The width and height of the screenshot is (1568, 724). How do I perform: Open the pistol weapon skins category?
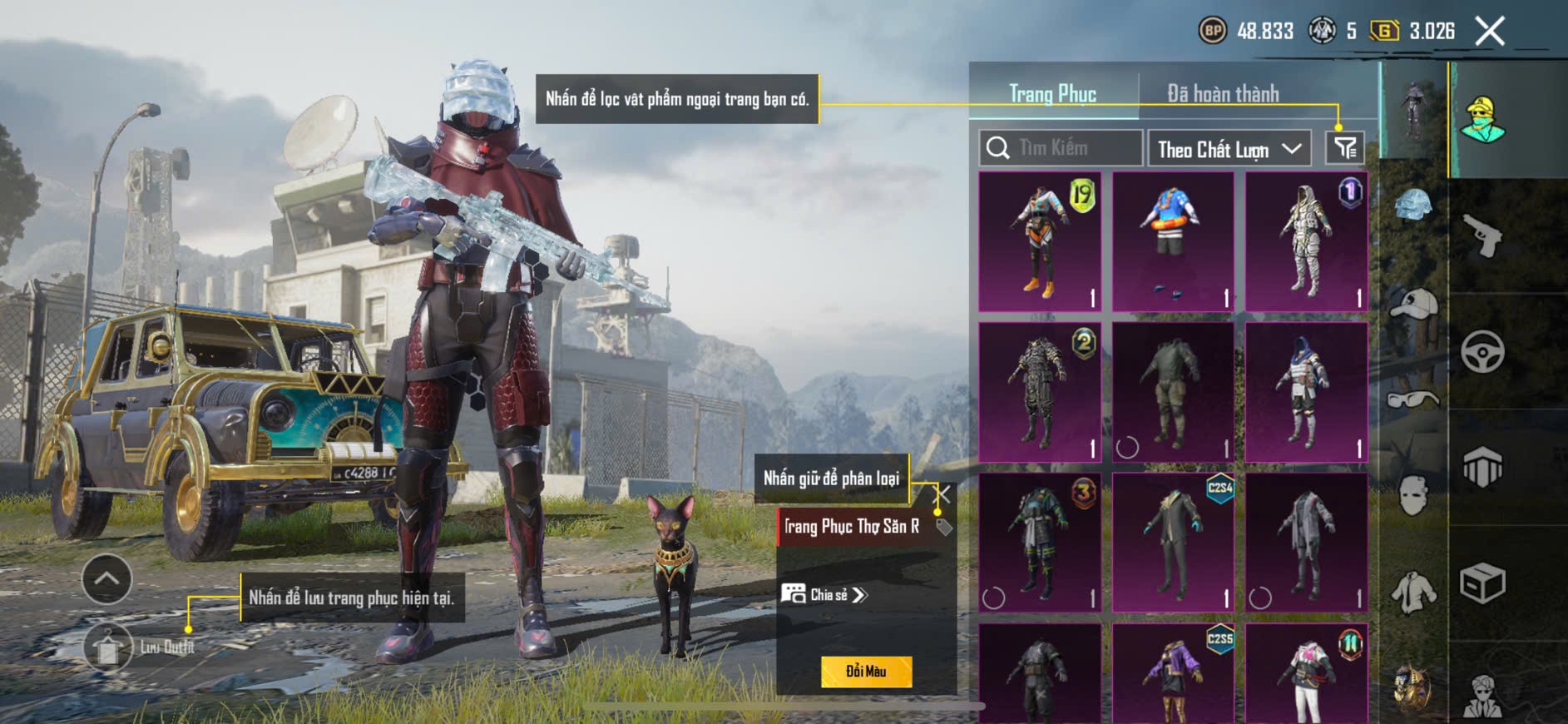1482,236
